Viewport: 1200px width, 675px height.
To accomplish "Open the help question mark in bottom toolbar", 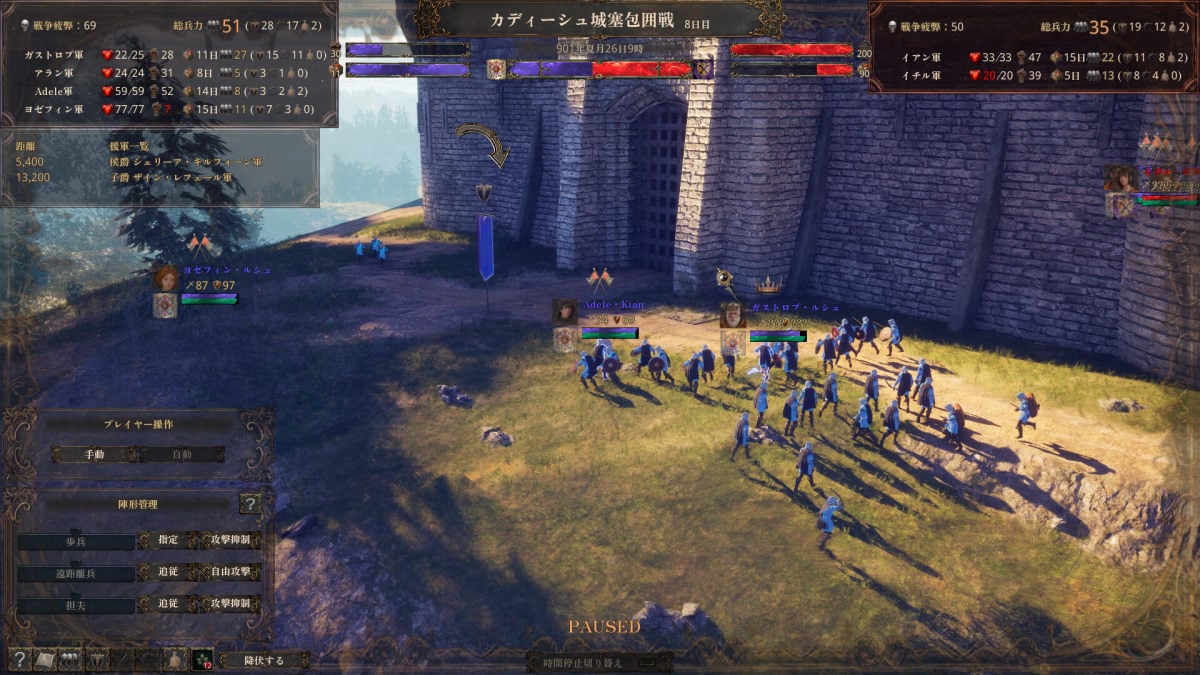I will coord(18,659).
